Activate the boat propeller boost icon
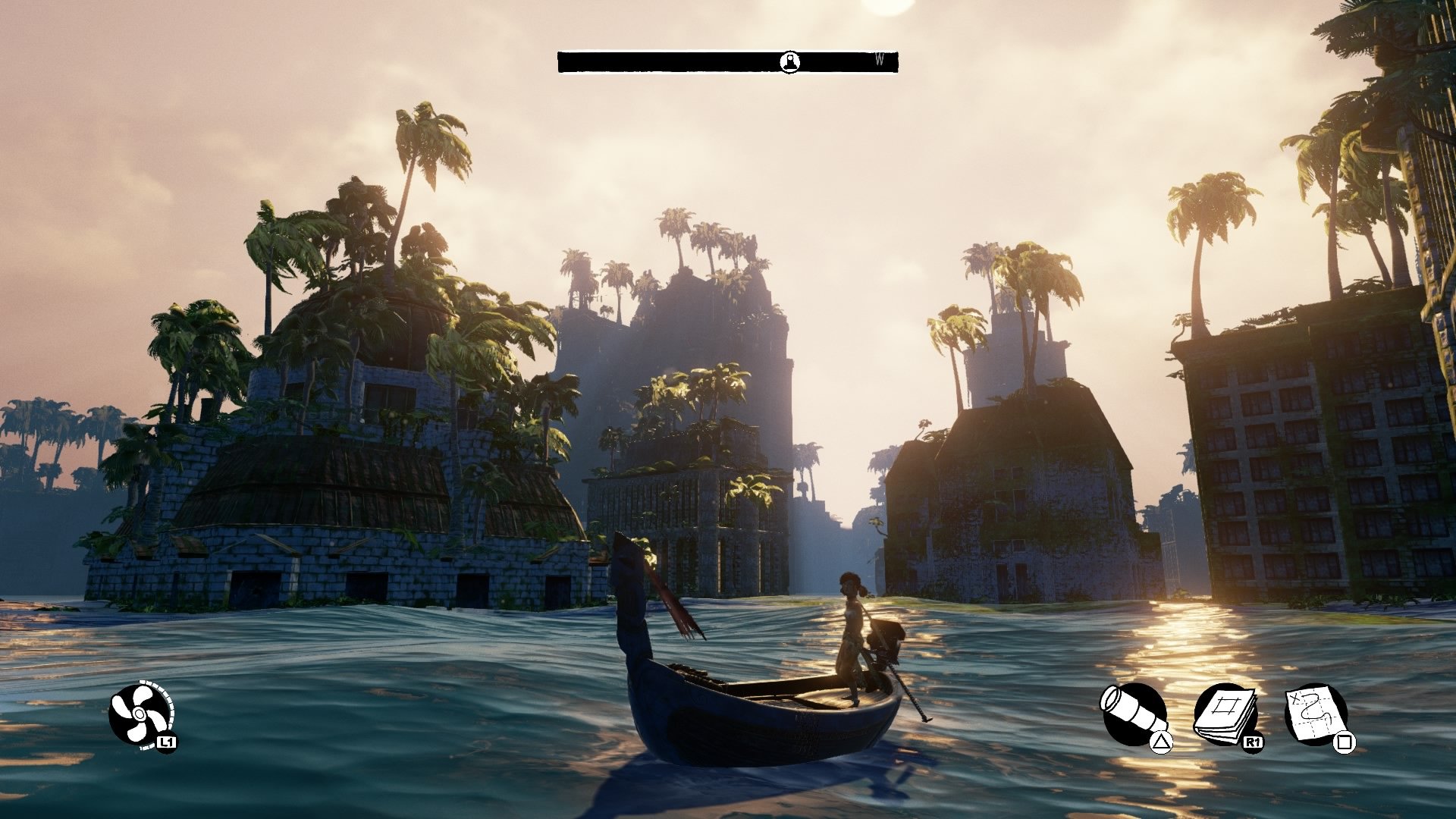 tap(140, 714)
